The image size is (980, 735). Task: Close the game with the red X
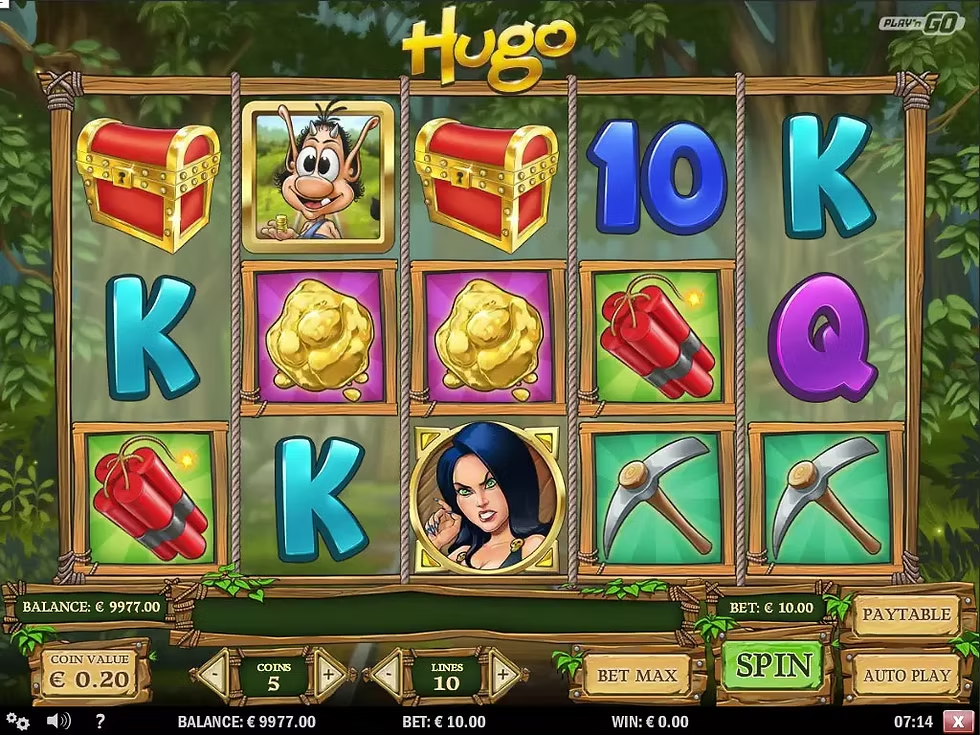(959, 722)
